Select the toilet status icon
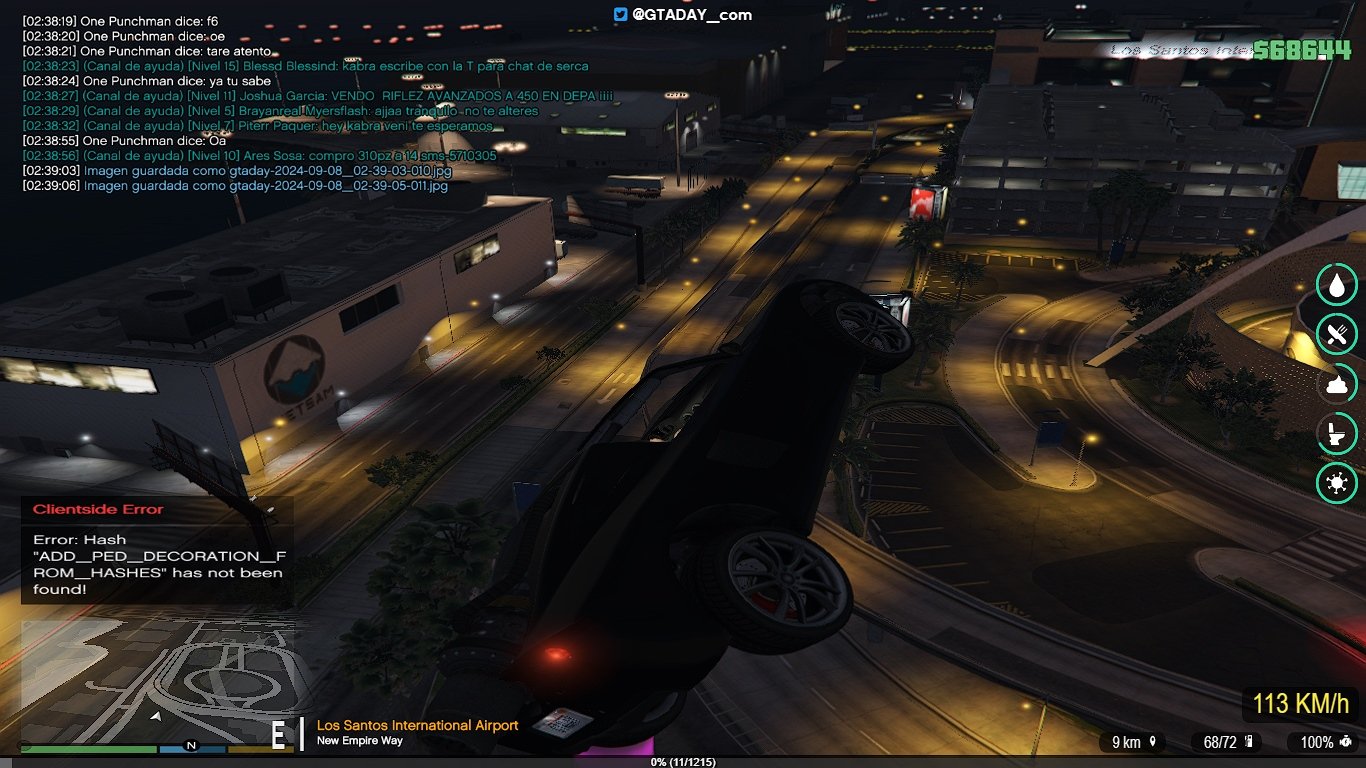The image size is (1366, 768). (x=1336, y=433)
